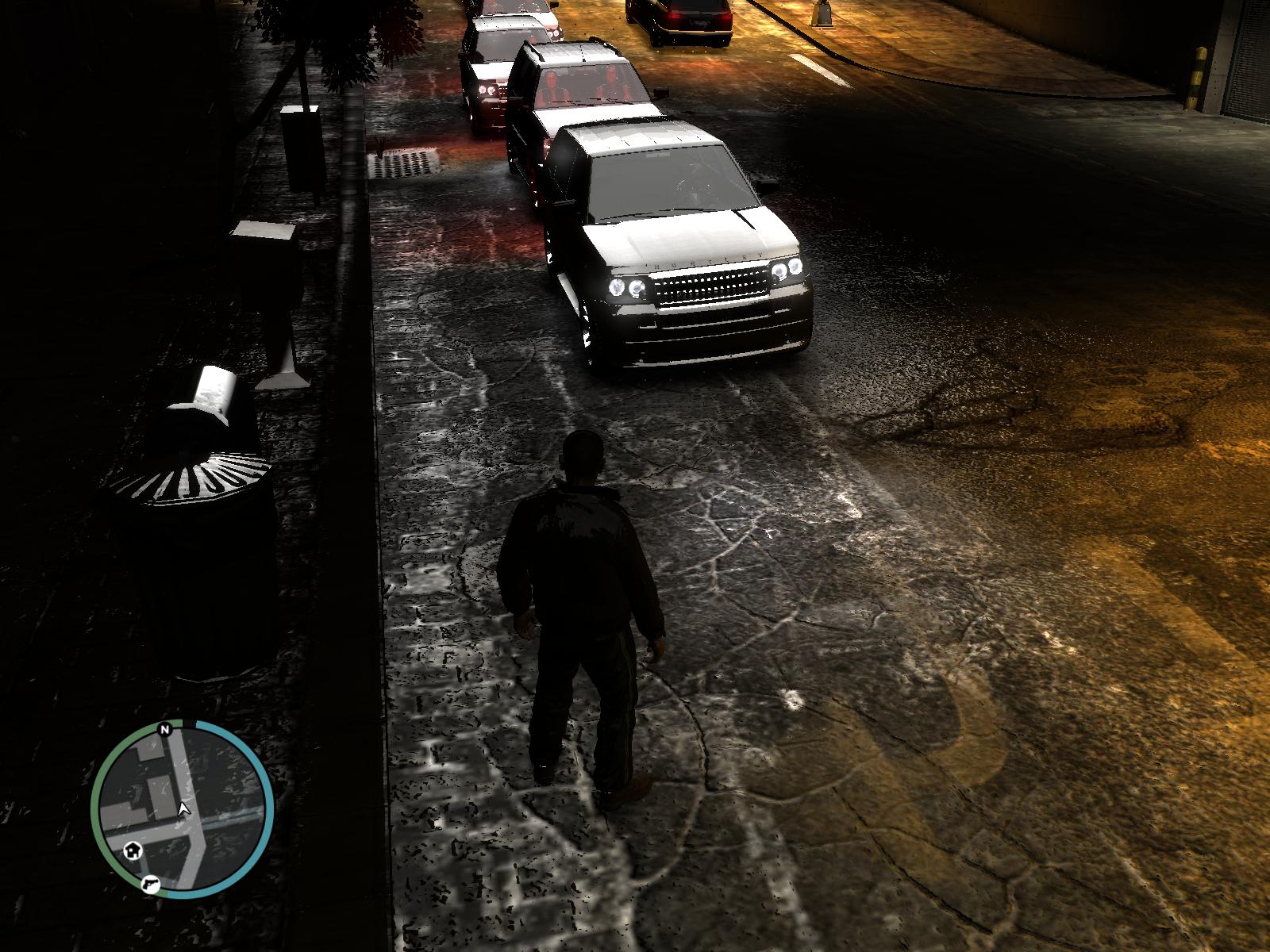Select the safehouse marker on the minimap
1270x952 pixels.
point(132,851)
